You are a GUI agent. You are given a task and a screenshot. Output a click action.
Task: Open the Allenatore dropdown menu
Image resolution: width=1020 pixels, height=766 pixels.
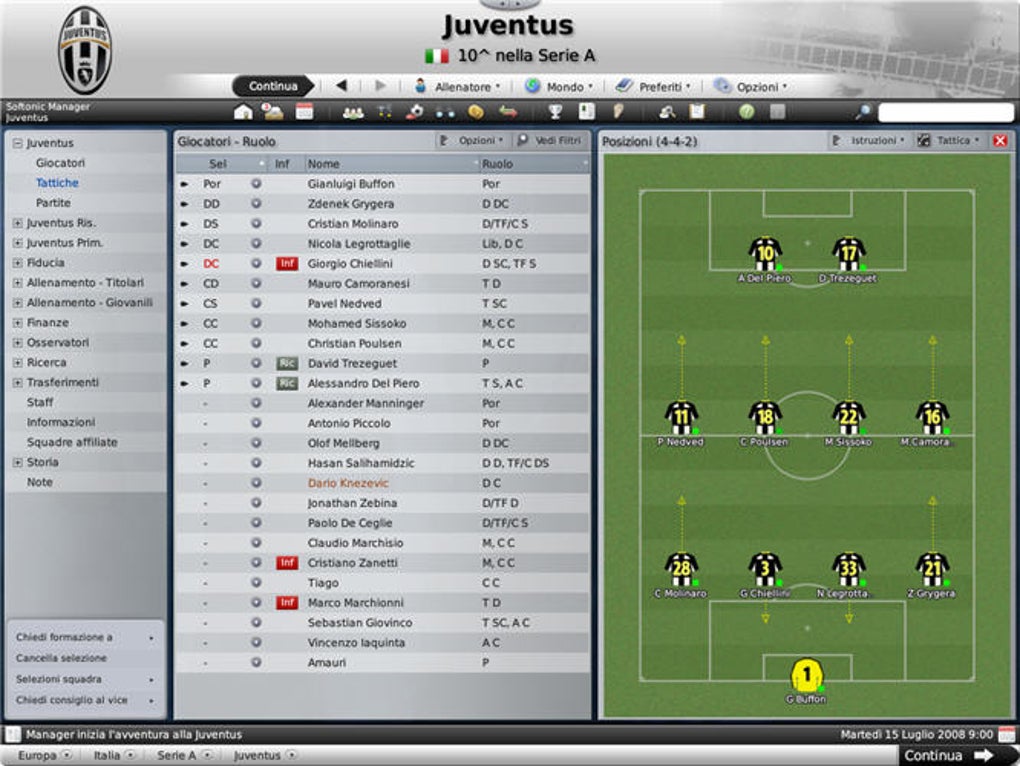click(x=462, y=87)
